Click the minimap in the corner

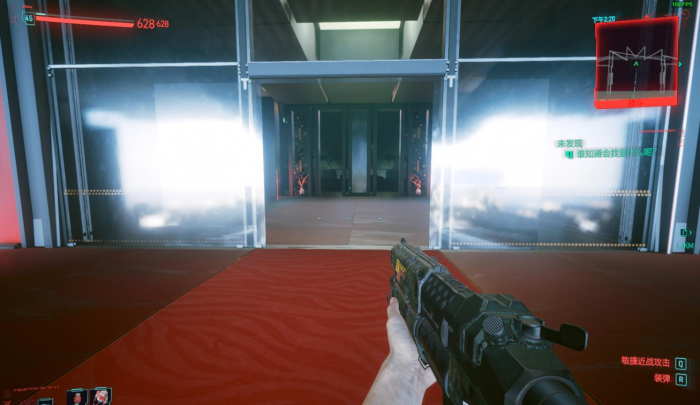(x=635, y=62)
